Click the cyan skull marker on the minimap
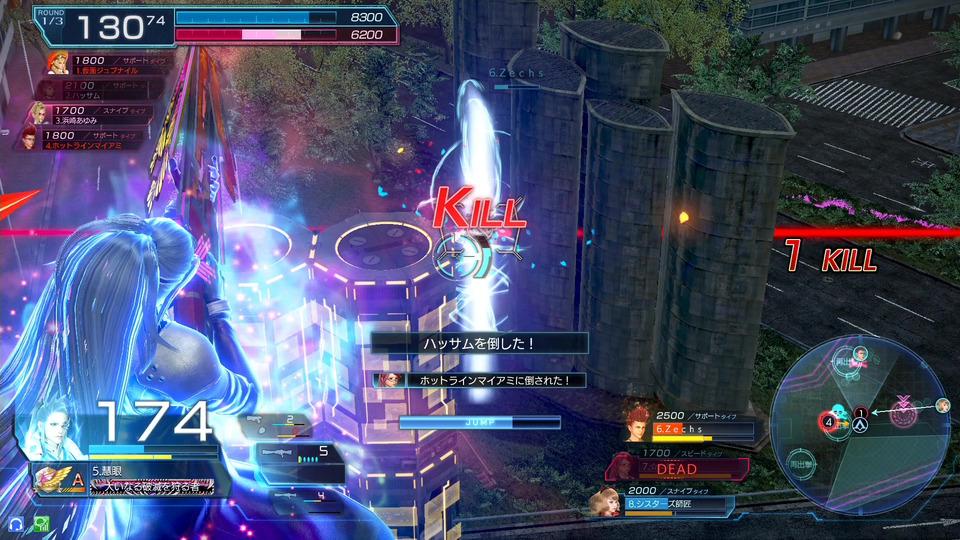Image resolution: width=960 pixels, height=540 pixels. pyautogui.click(x=839, y=411)
